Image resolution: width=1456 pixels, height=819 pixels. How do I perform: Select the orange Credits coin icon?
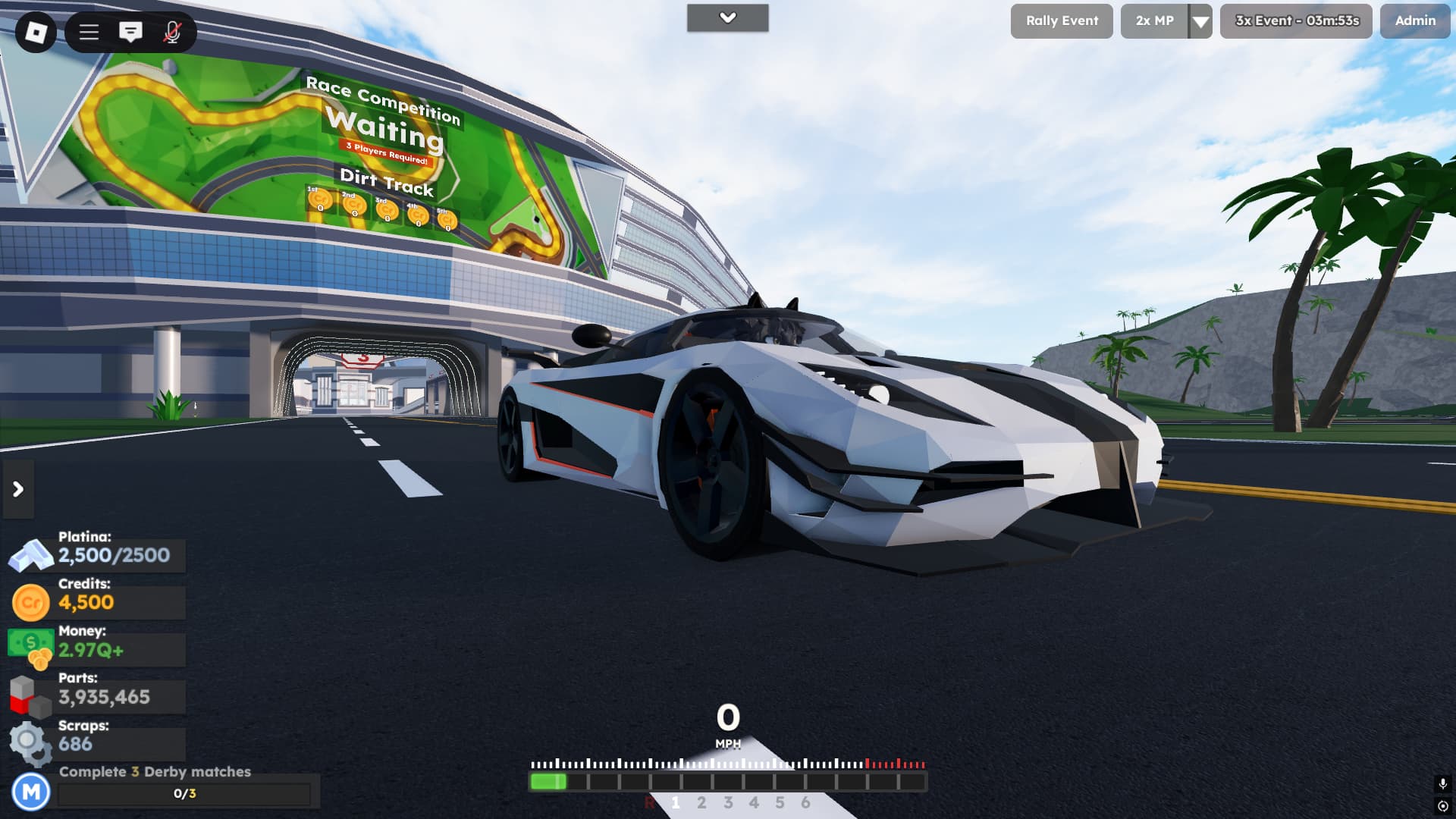tap(31, 603)
